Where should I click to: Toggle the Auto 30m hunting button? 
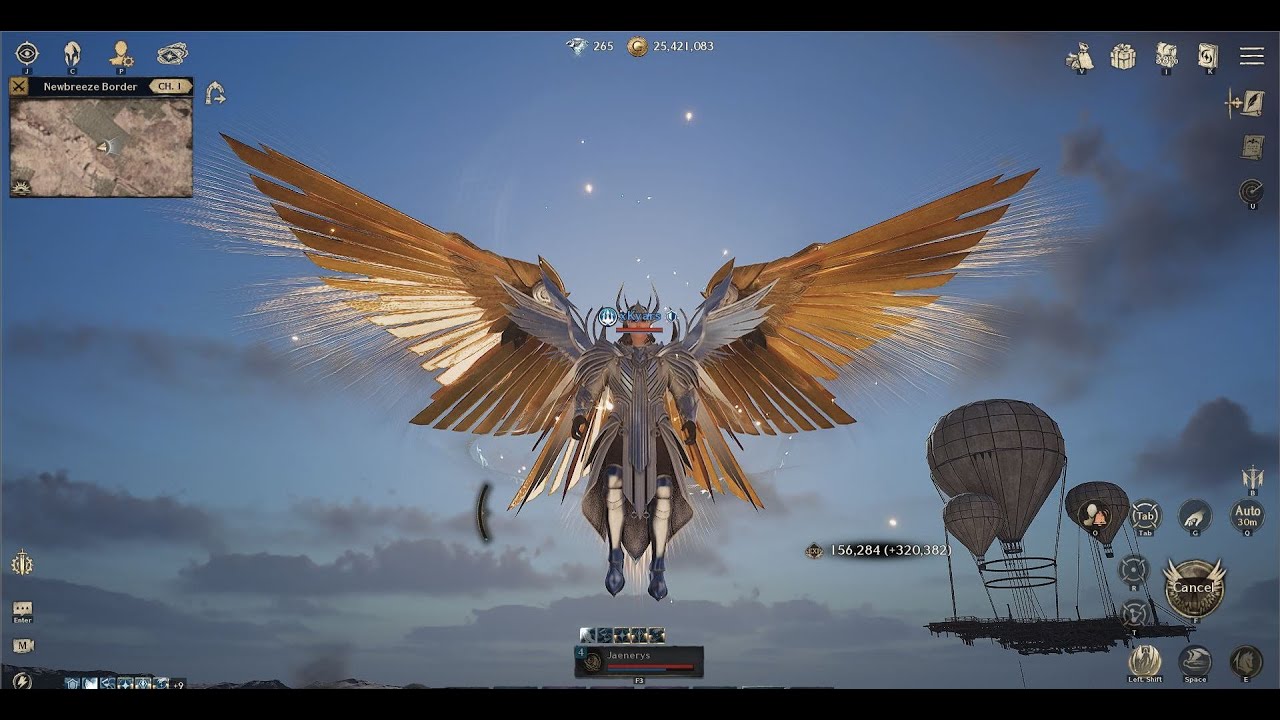click(x=1247, y=516)
